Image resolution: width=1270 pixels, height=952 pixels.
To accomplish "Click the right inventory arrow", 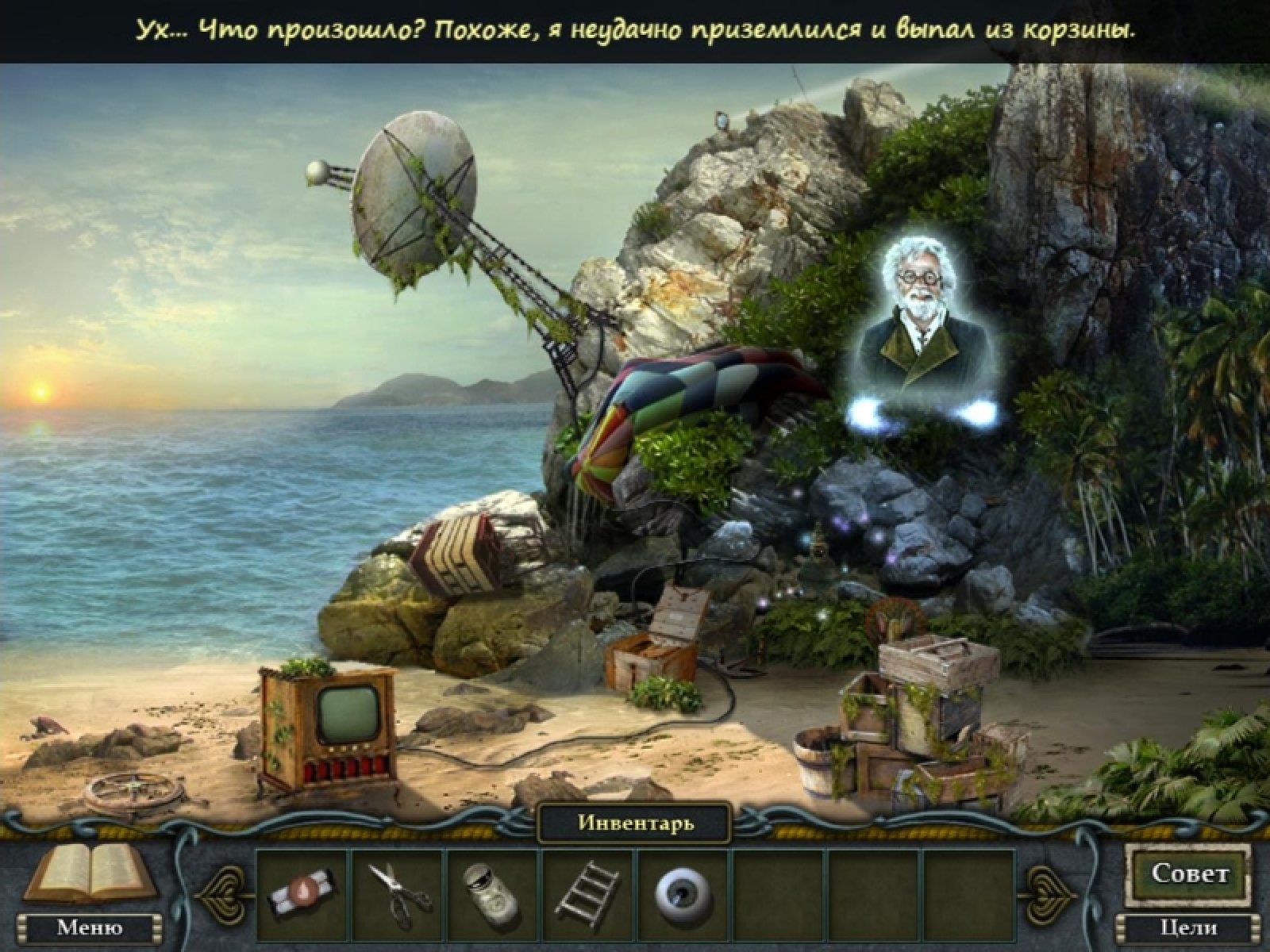I will [x=1050, y=889].
